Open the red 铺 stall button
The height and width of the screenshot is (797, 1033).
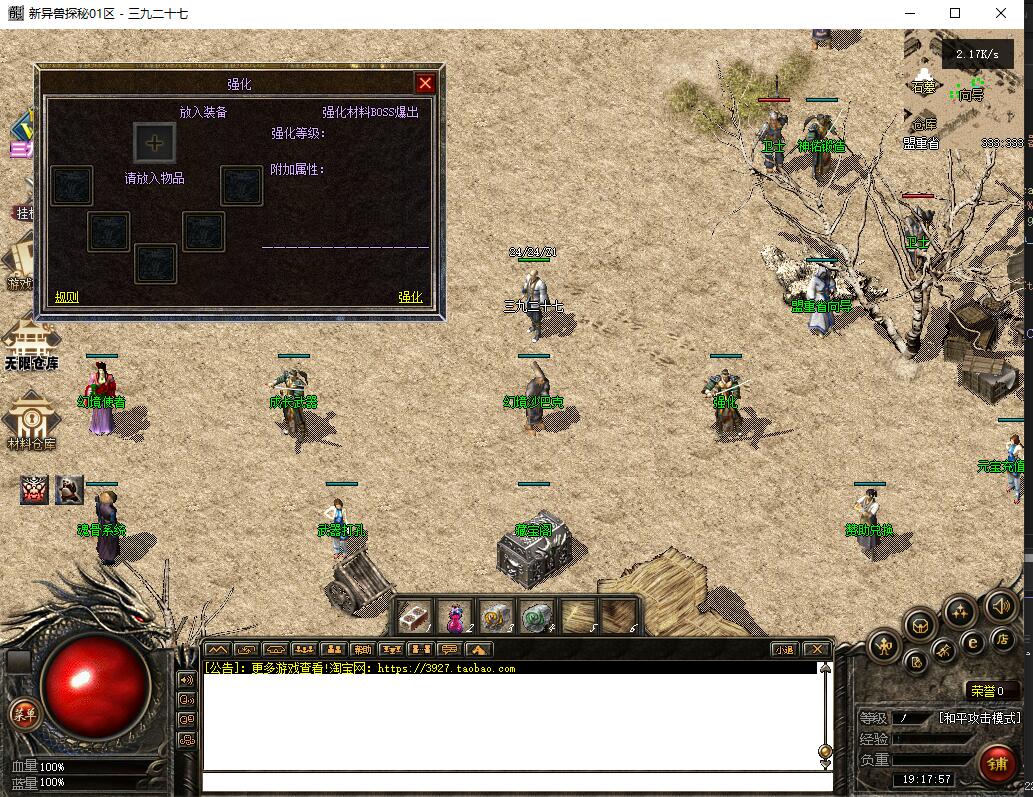point(997,764)
